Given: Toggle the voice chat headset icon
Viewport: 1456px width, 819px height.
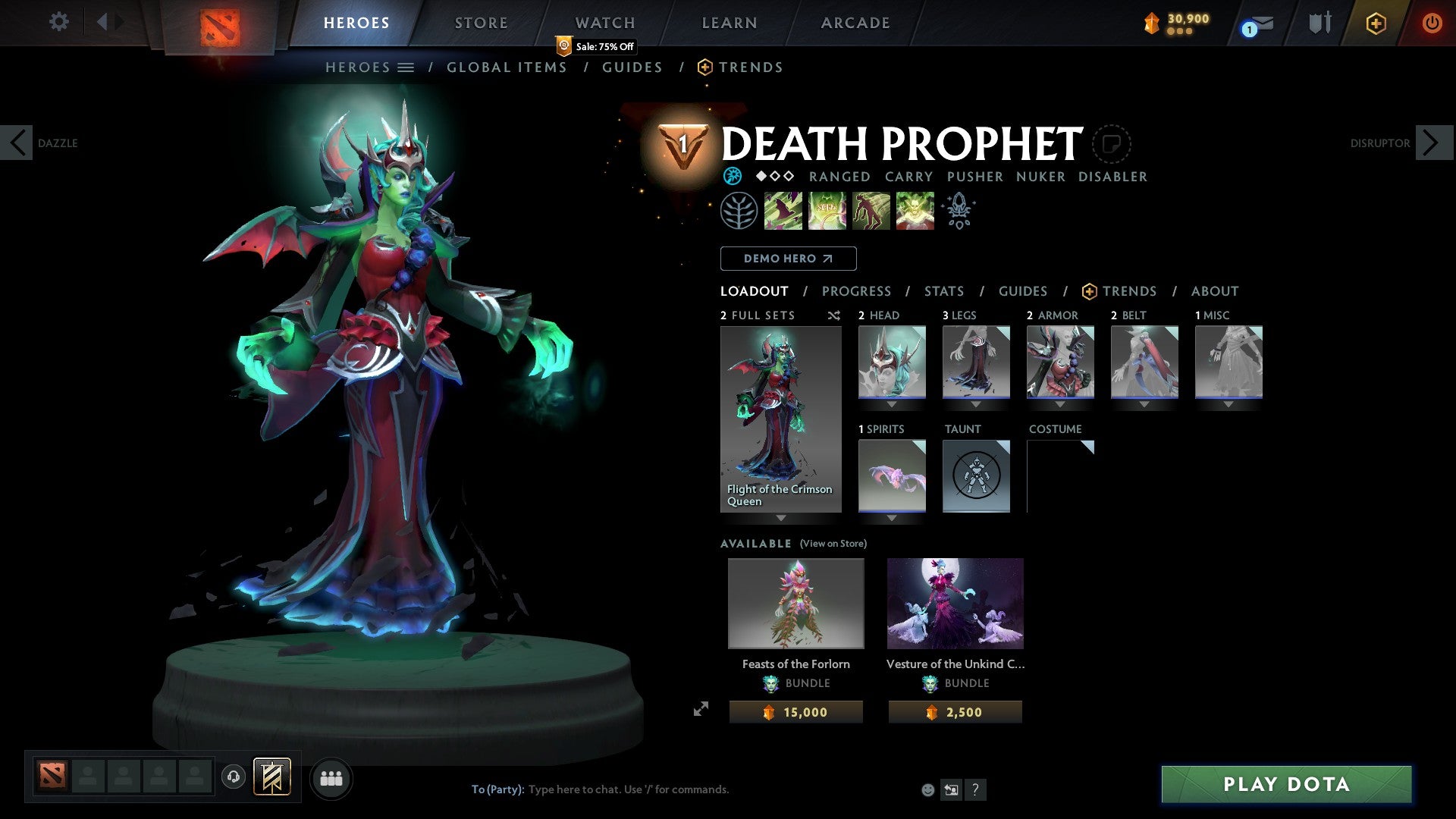Looking at the screenshot, I should coord(233,777).
